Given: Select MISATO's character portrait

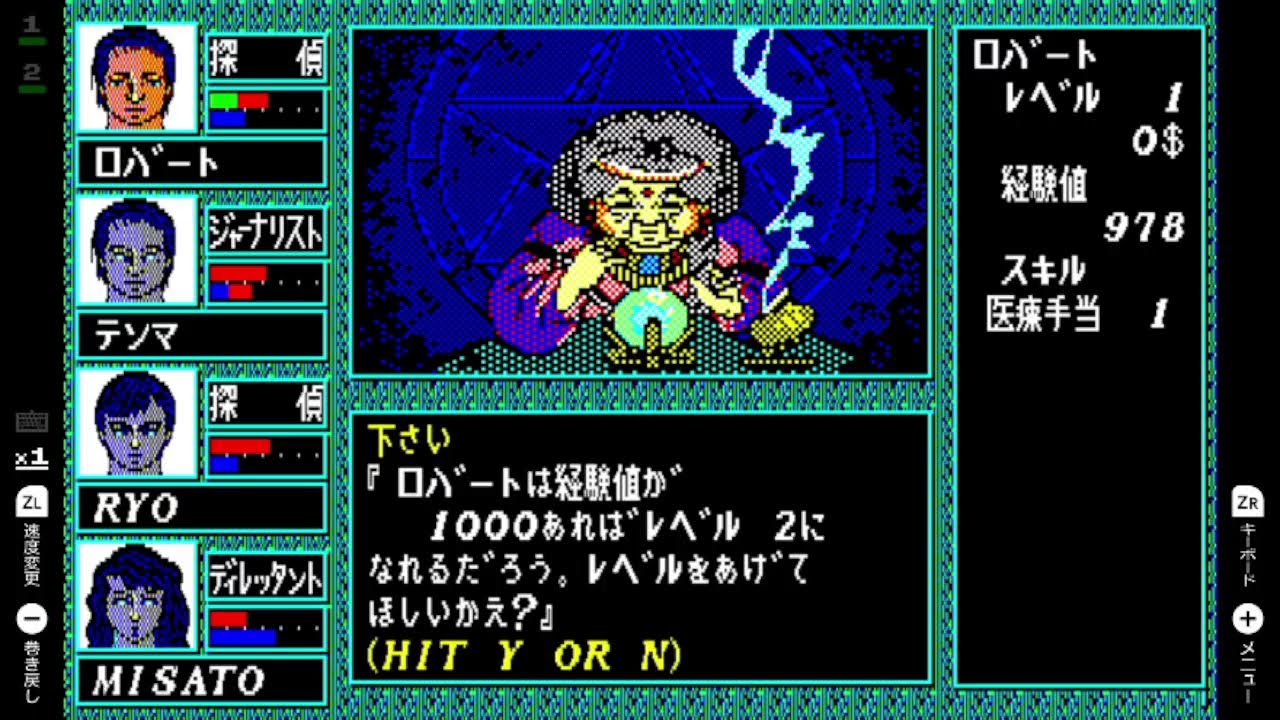Looking at the screenshot, I should [136, 598].
